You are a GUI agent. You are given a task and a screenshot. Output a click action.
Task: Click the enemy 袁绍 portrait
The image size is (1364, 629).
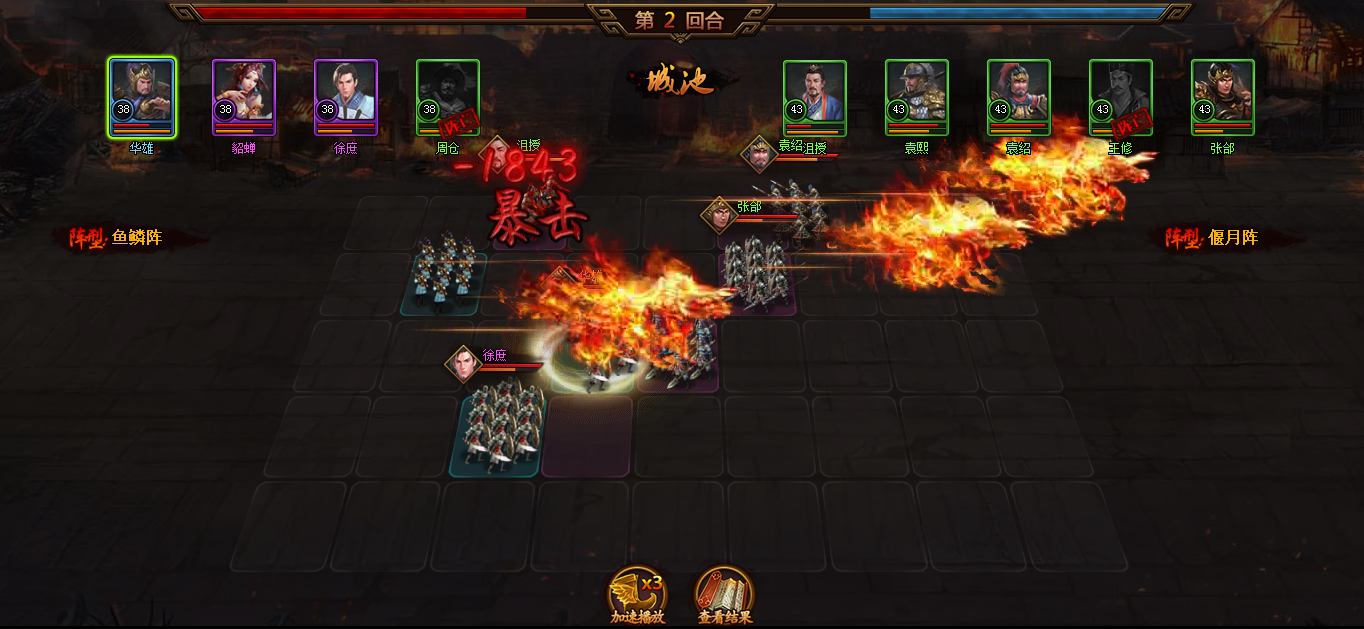(1019, 97)
